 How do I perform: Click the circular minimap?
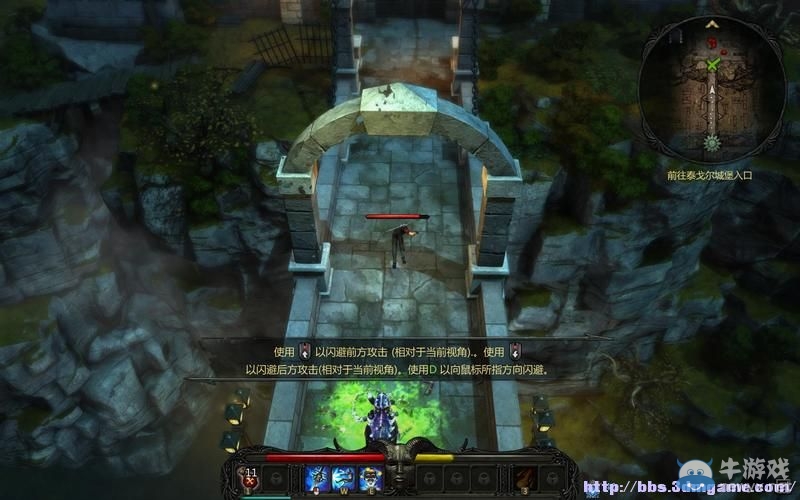pyautogui.click(x=712, y=92)
